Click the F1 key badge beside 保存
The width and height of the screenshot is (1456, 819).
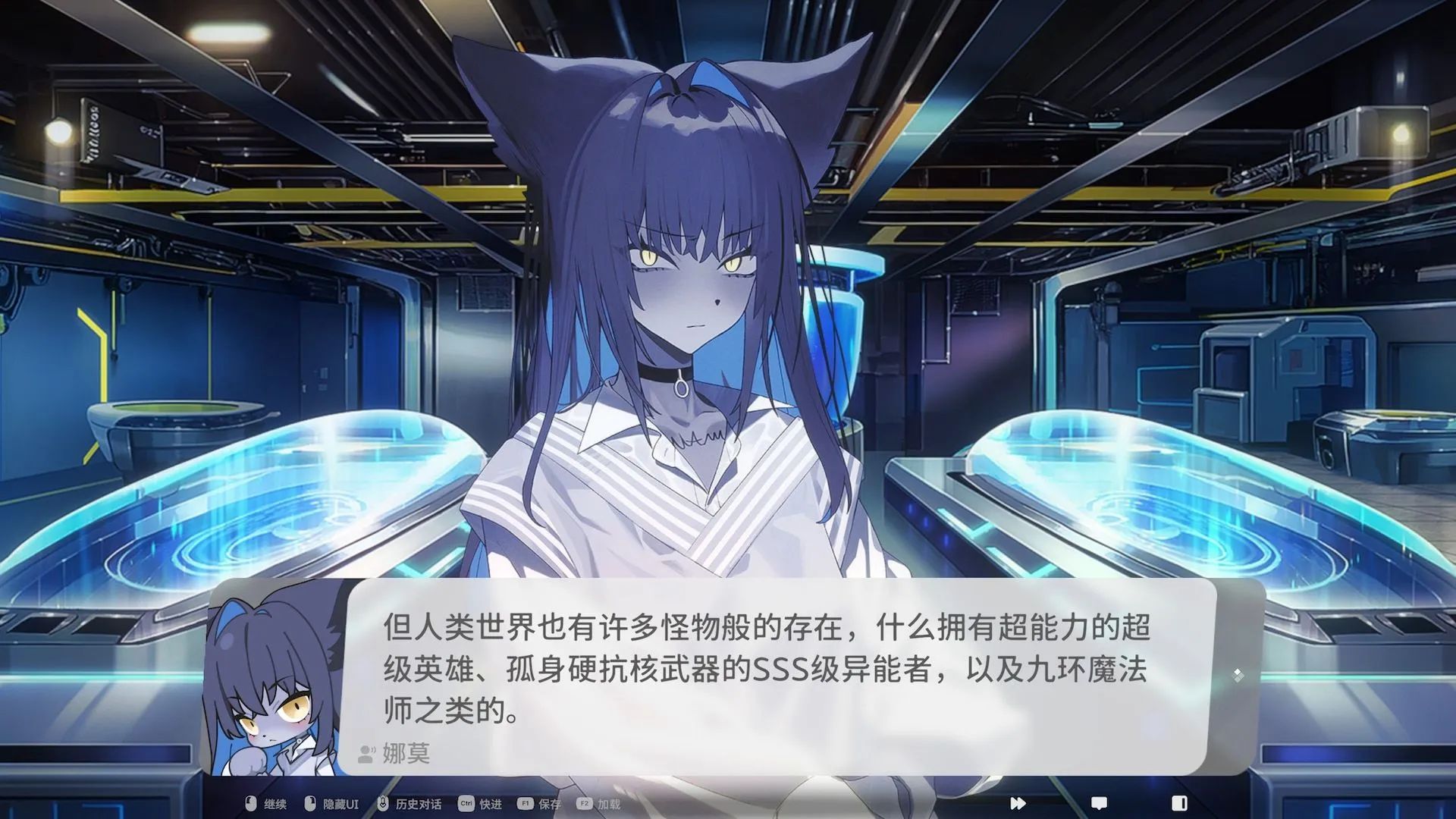(x=525, y=805)
